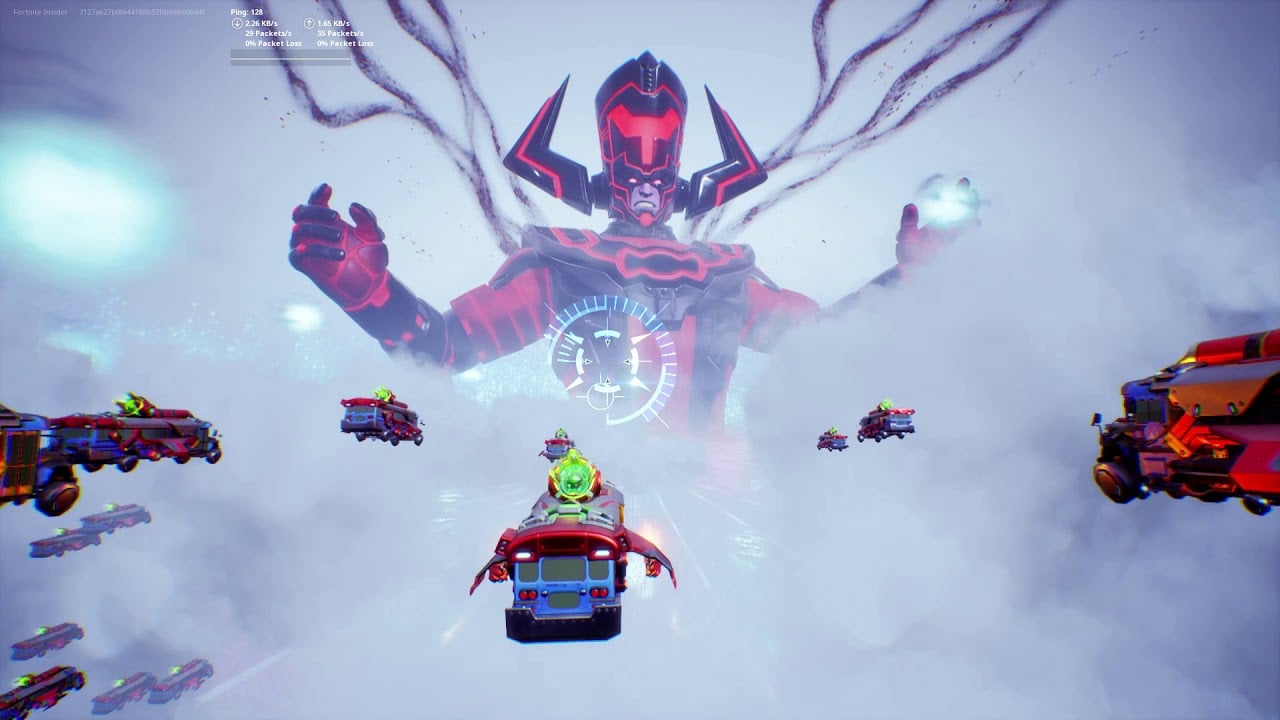Click the Fortnite Insider watermark label
The height and width of the screenshot is (720, 1280).
(x=37, y=13)
